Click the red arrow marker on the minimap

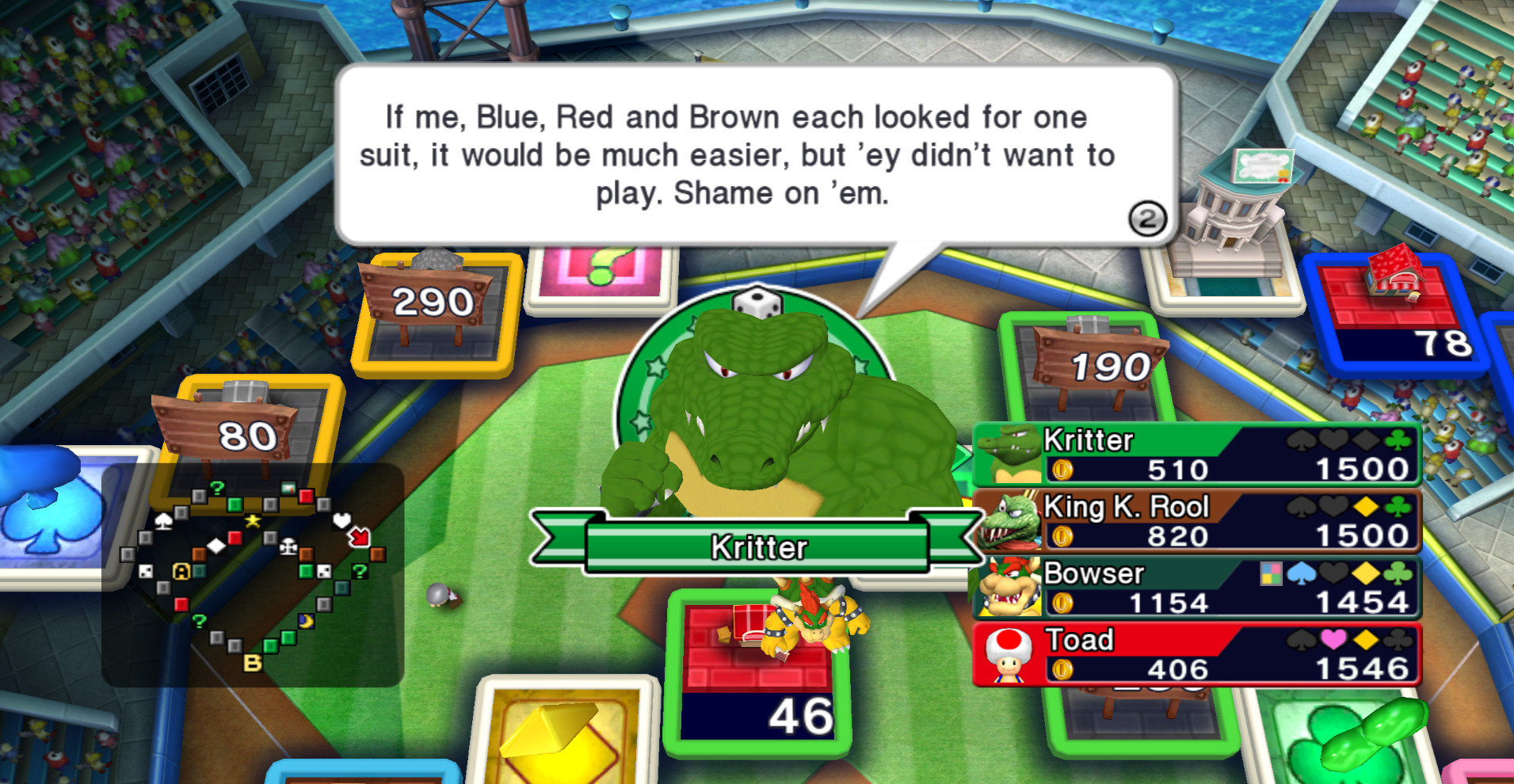pos(359,537)
